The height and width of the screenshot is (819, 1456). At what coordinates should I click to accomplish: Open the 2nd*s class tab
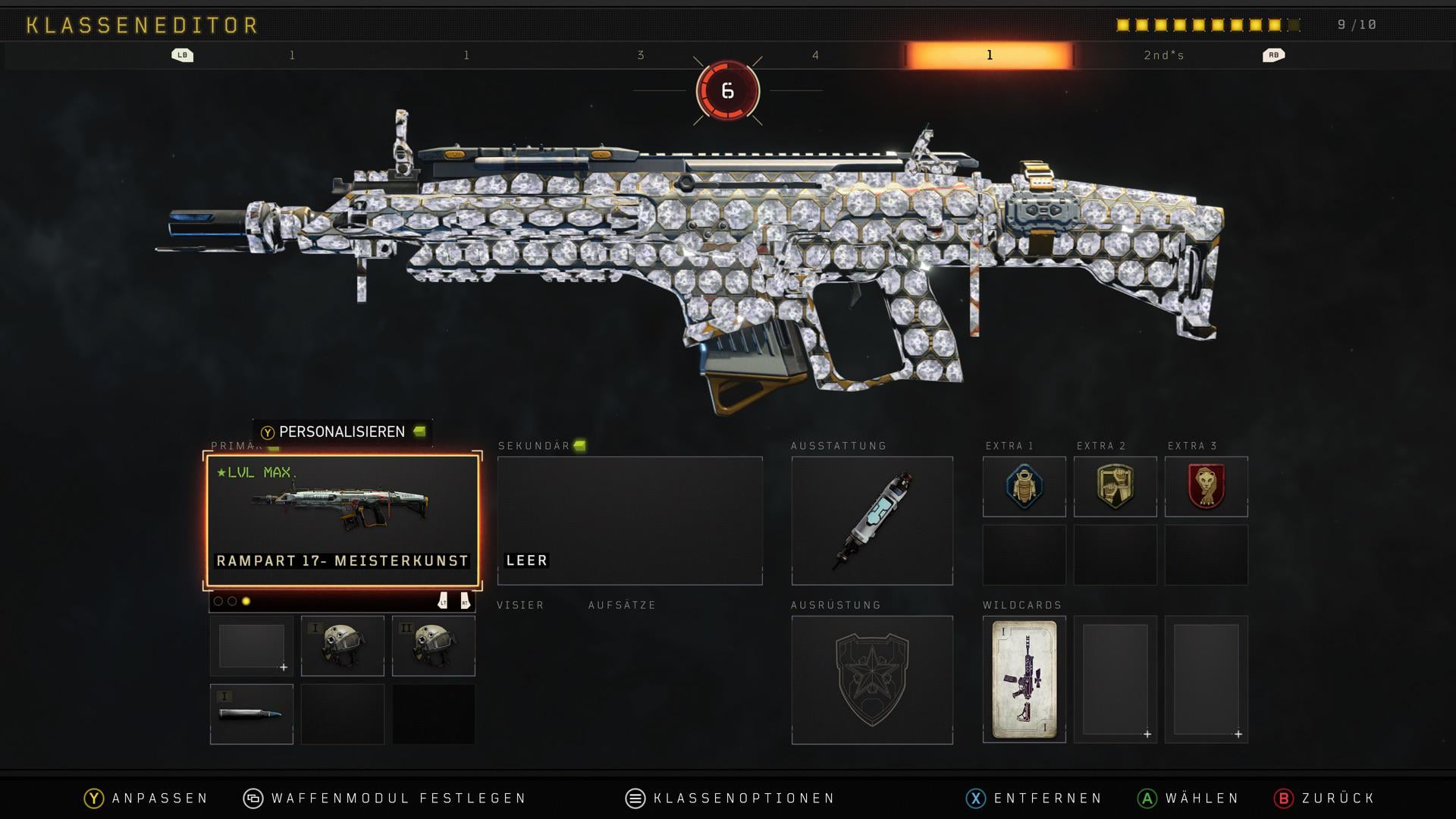[1163, 55]
